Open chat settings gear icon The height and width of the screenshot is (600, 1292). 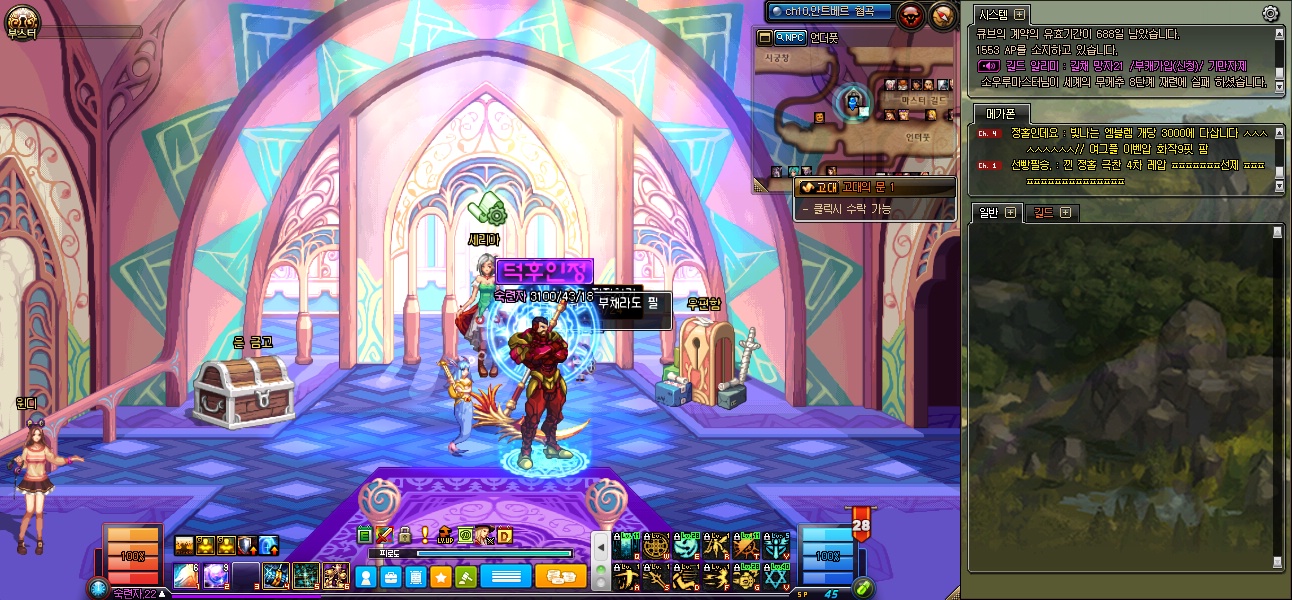[x=1270, y=14]
